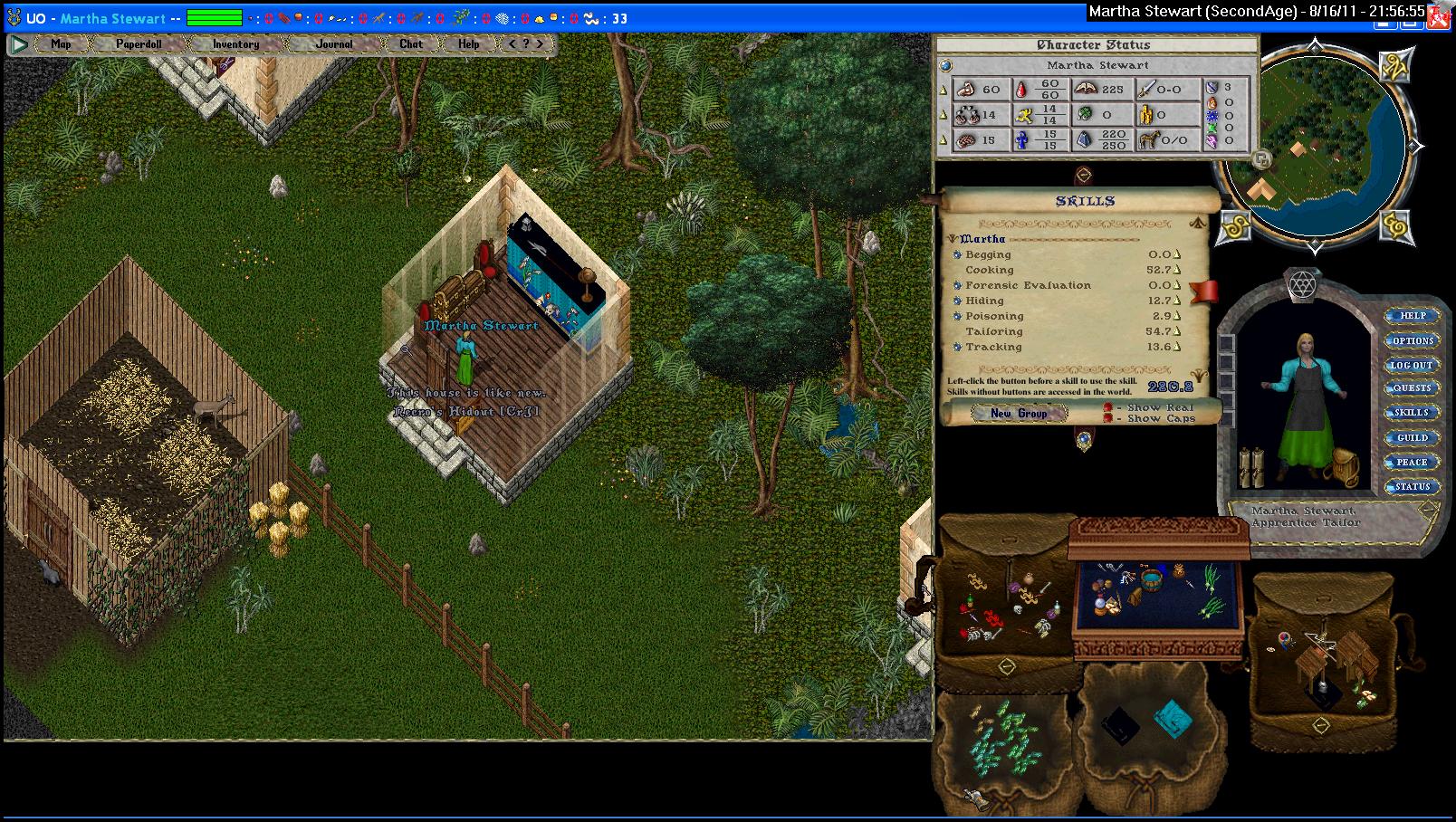This screenshot has width=1456, height=822.
Task: Open QUESTS from the paperdoll
Action: point(1412,388)
